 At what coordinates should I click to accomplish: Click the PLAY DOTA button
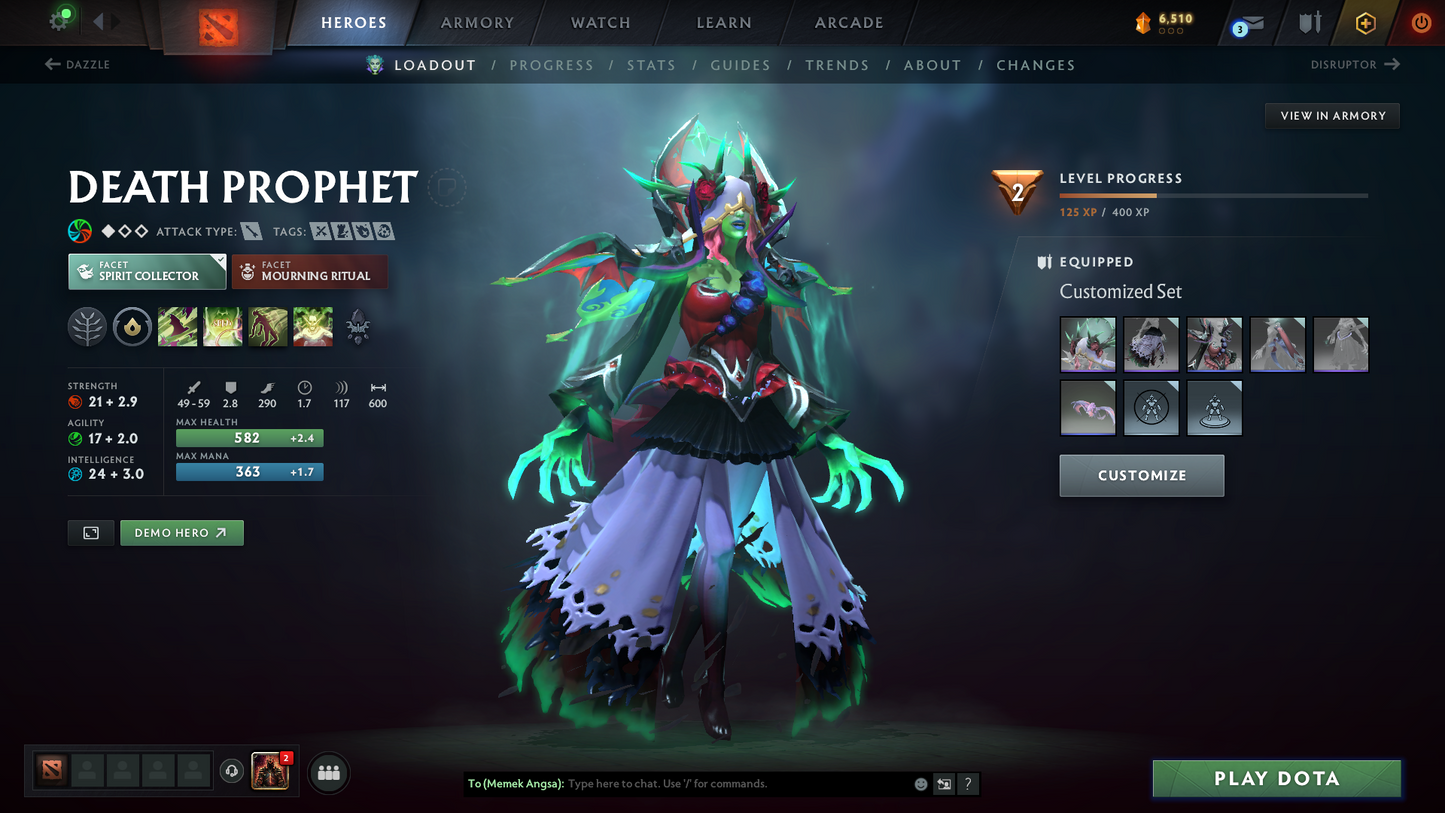pos(1277,778)
